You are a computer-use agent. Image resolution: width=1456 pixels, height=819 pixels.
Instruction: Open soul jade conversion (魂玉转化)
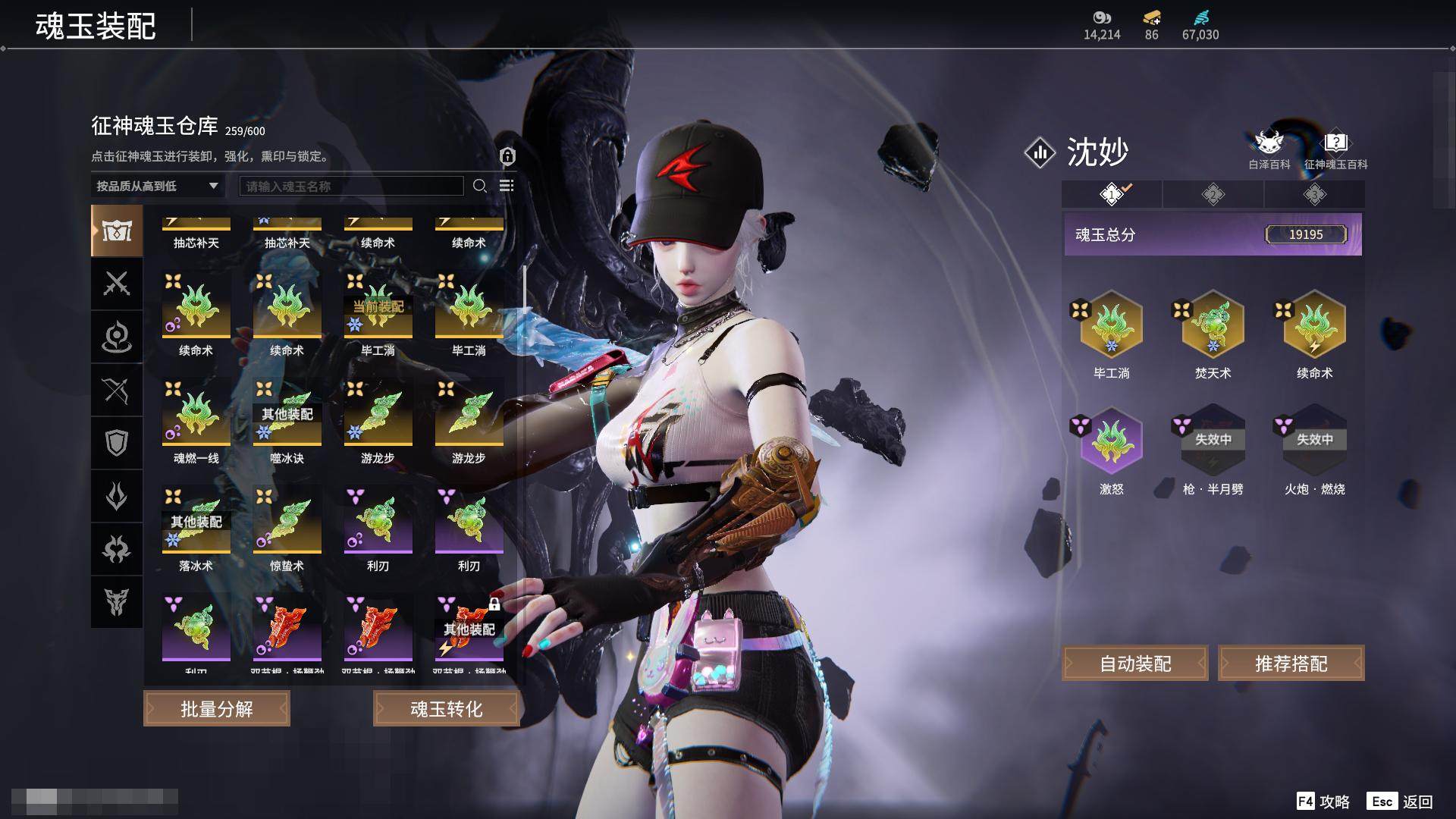(x=446, y=709)
